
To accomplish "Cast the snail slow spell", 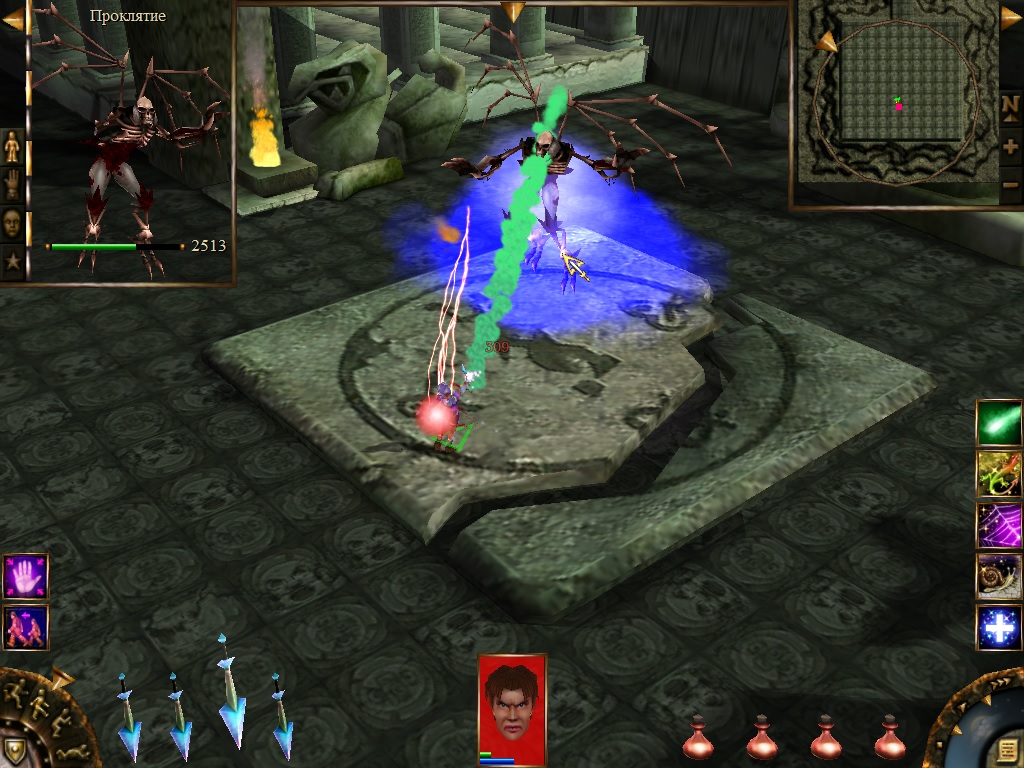I will click(999, 576).
